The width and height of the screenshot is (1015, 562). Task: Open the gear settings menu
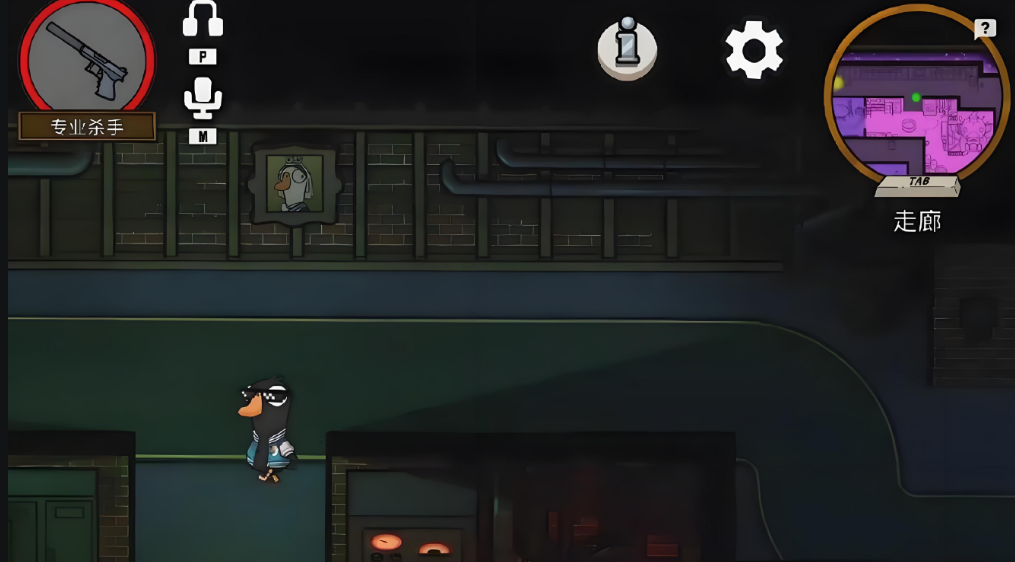[x=753, y=49]
